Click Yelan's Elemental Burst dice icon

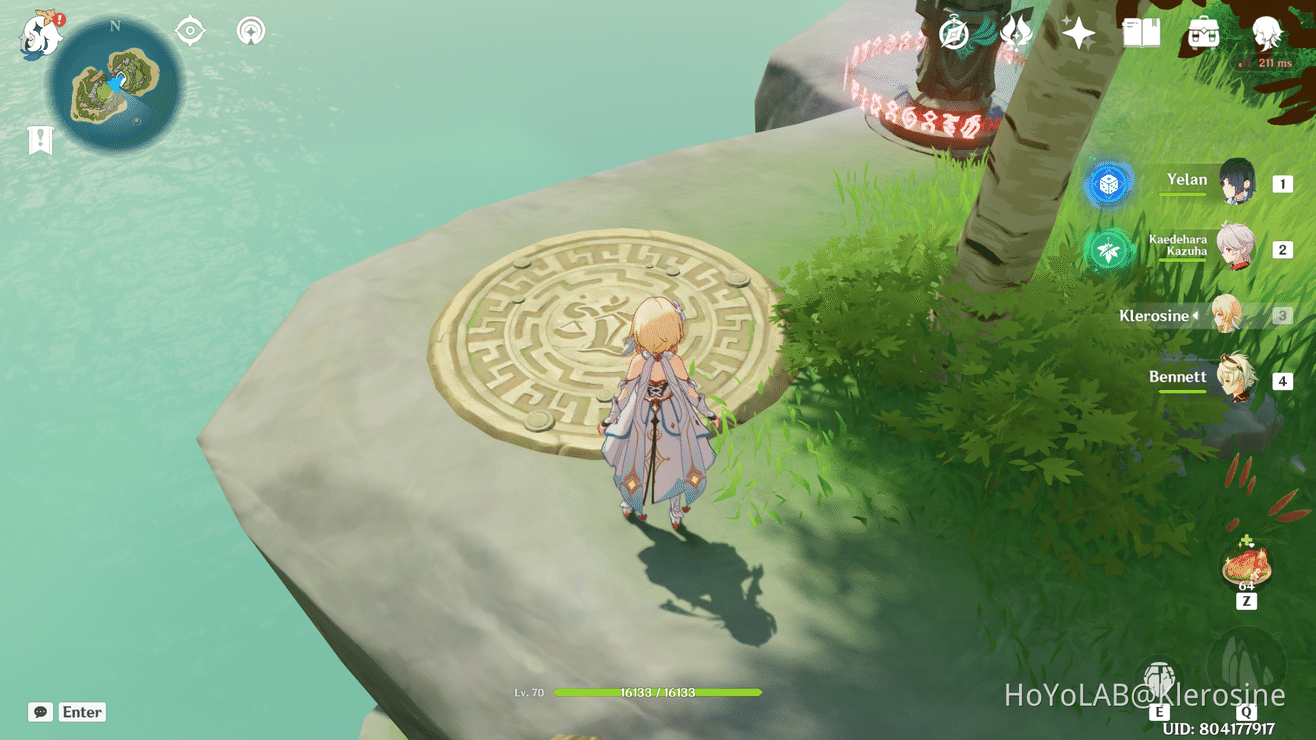(x=1109, y=184)
